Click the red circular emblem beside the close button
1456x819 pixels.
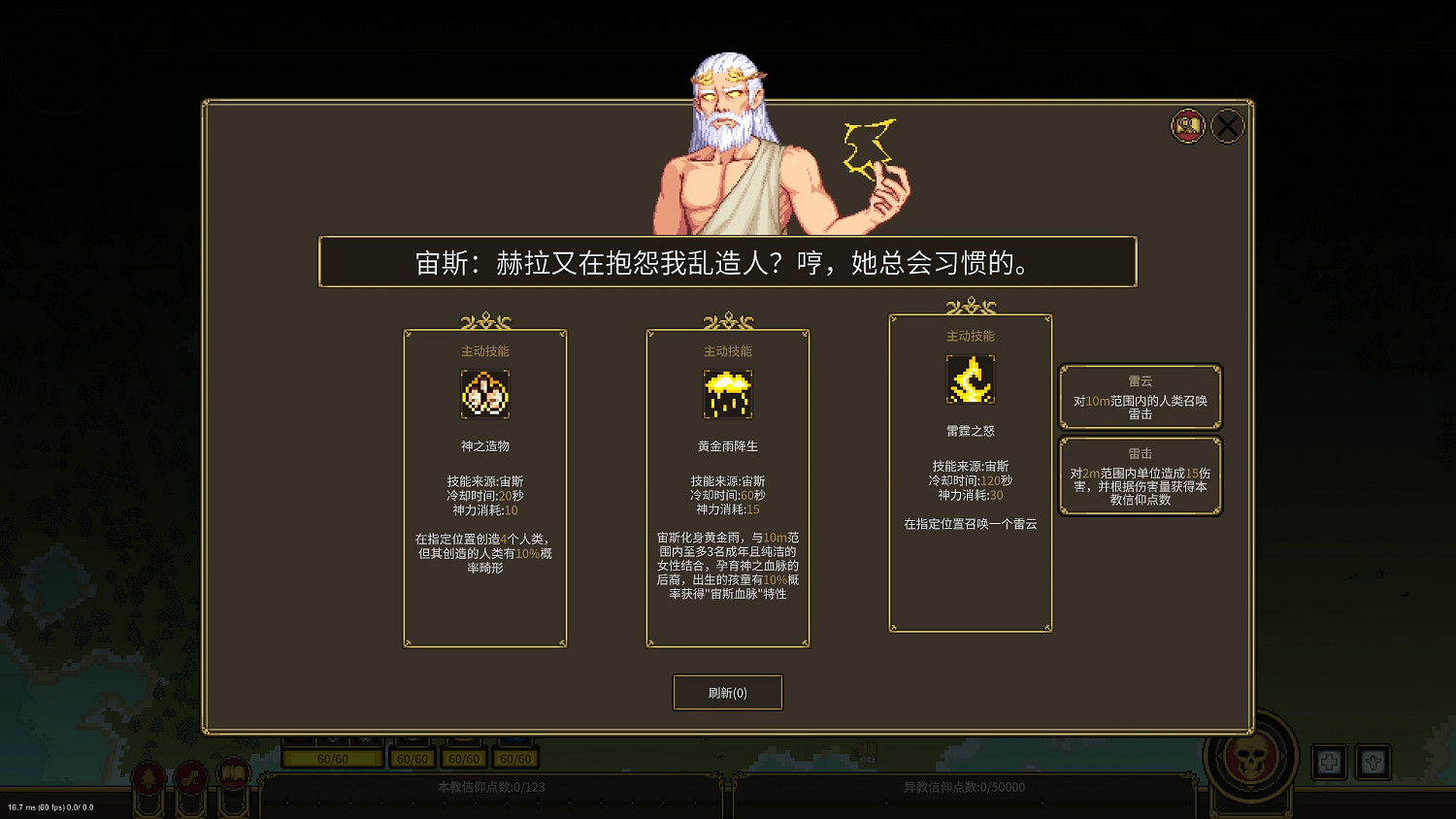(1187, 125)
